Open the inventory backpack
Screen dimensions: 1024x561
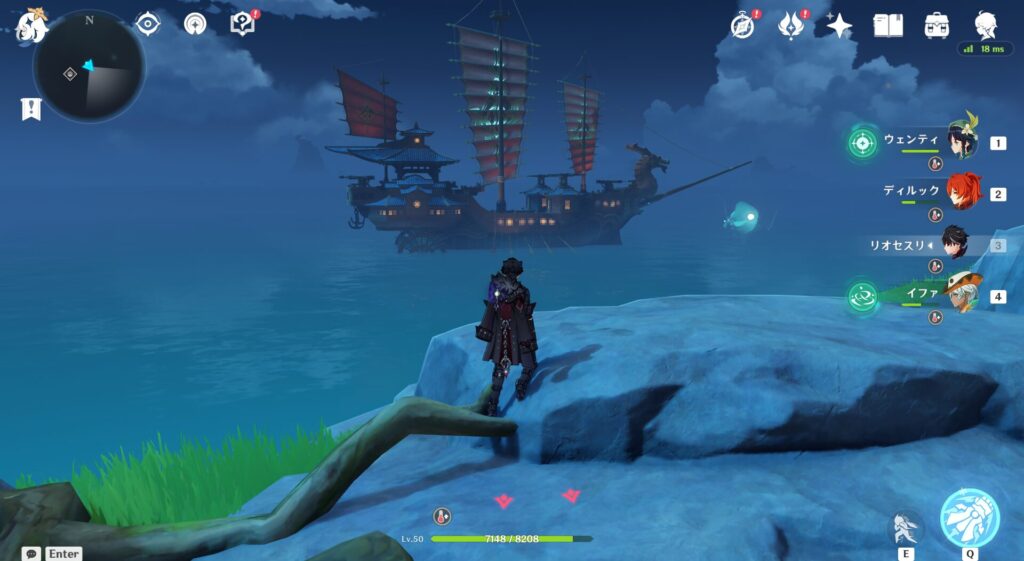coord(936,26)
